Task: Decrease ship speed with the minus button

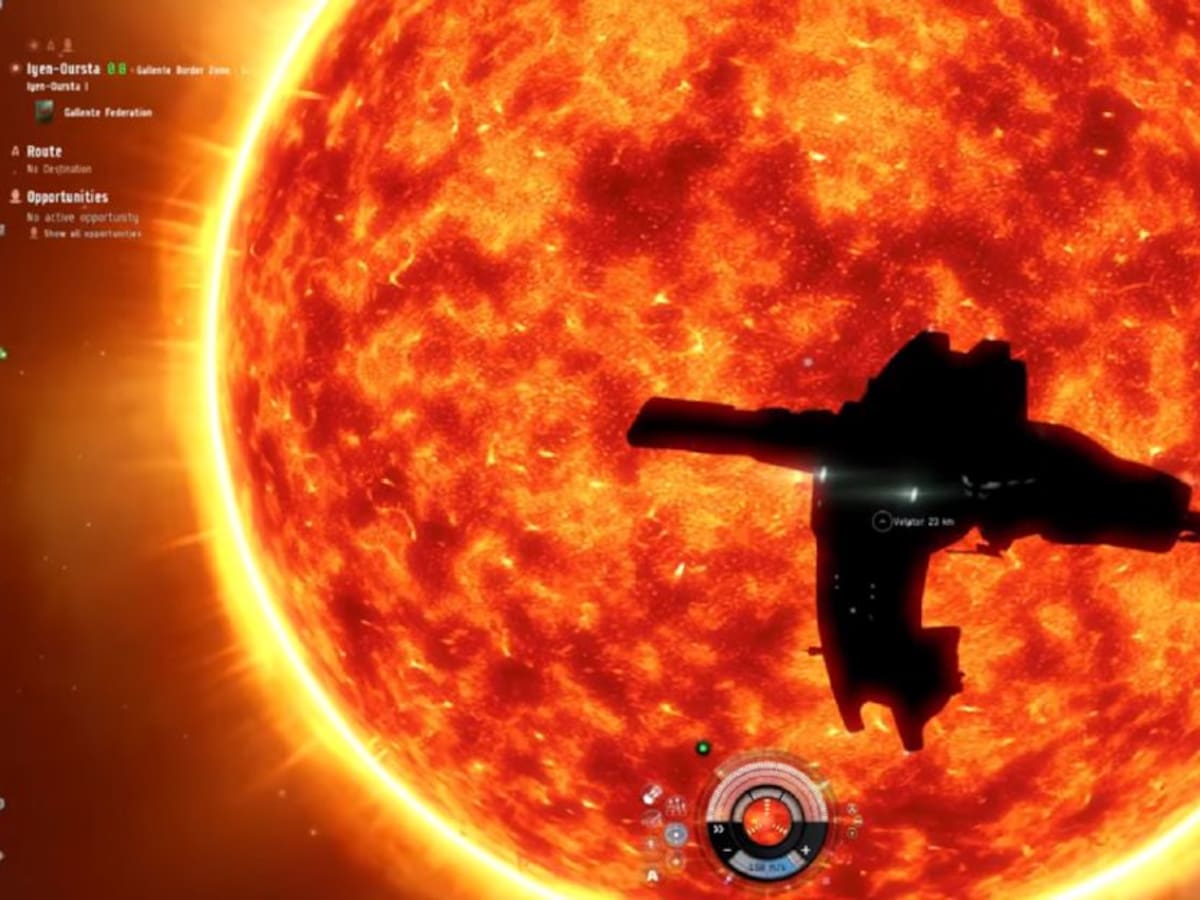Action: 729,850
